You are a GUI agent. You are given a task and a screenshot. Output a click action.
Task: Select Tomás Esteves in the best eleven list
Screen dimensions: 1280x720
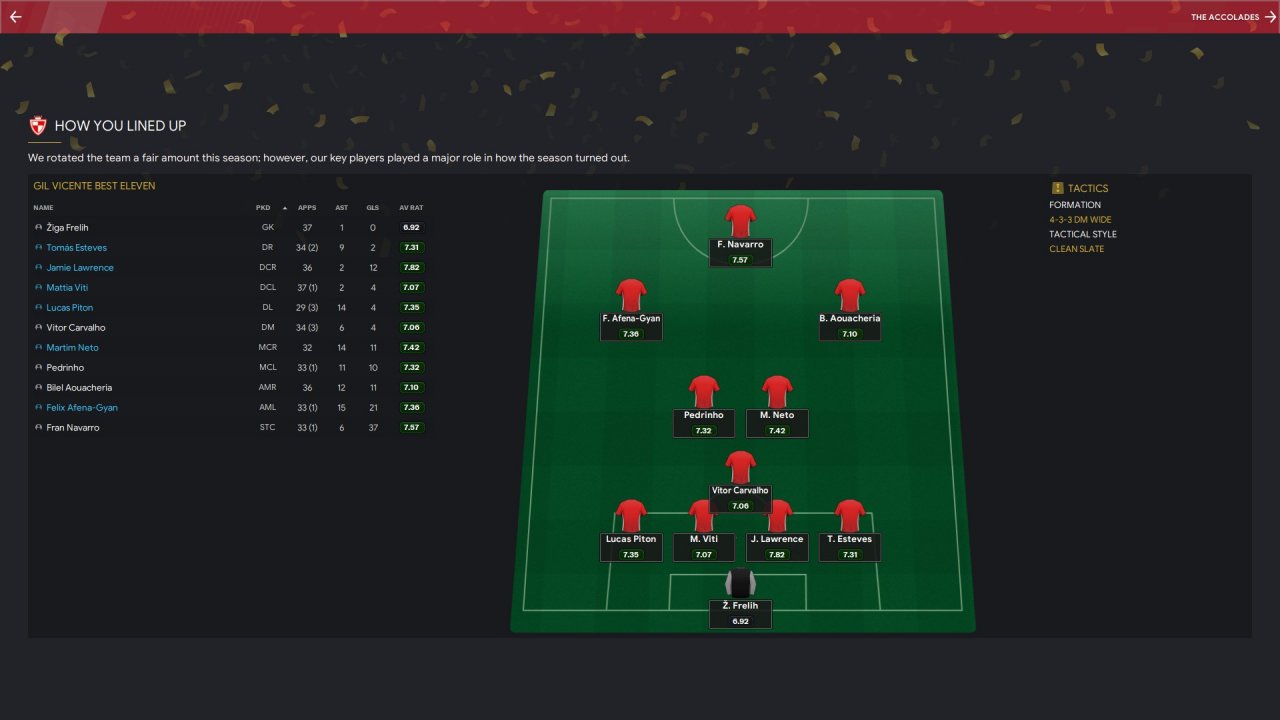click(x=76, y=248)
